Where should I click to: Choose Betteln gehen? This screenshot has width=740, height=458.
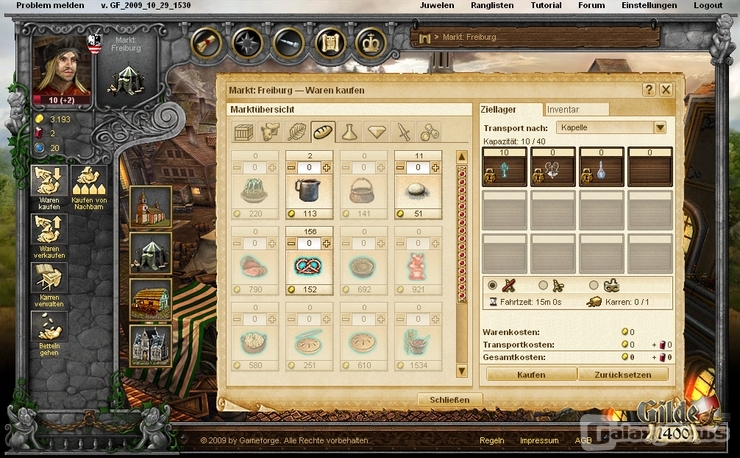[50, 330]
